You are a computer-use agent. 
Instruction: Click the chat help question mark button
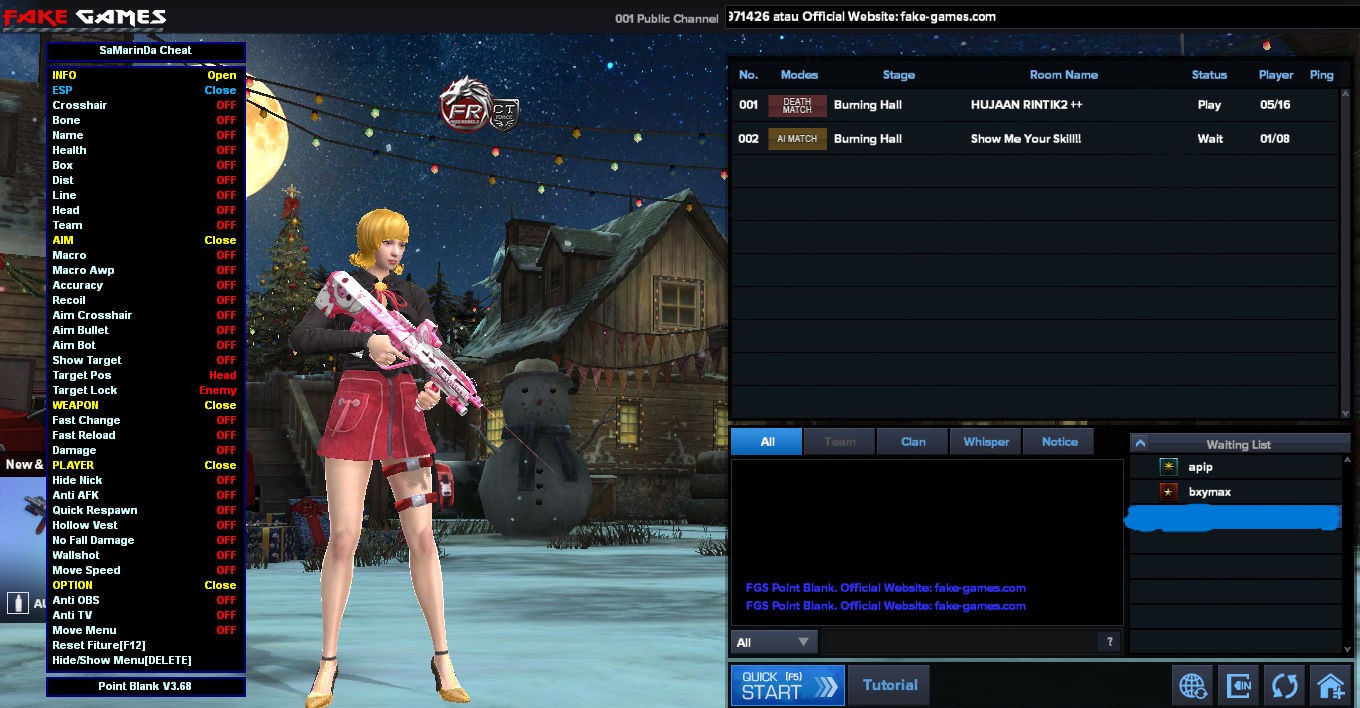(x=1109, y=642)
